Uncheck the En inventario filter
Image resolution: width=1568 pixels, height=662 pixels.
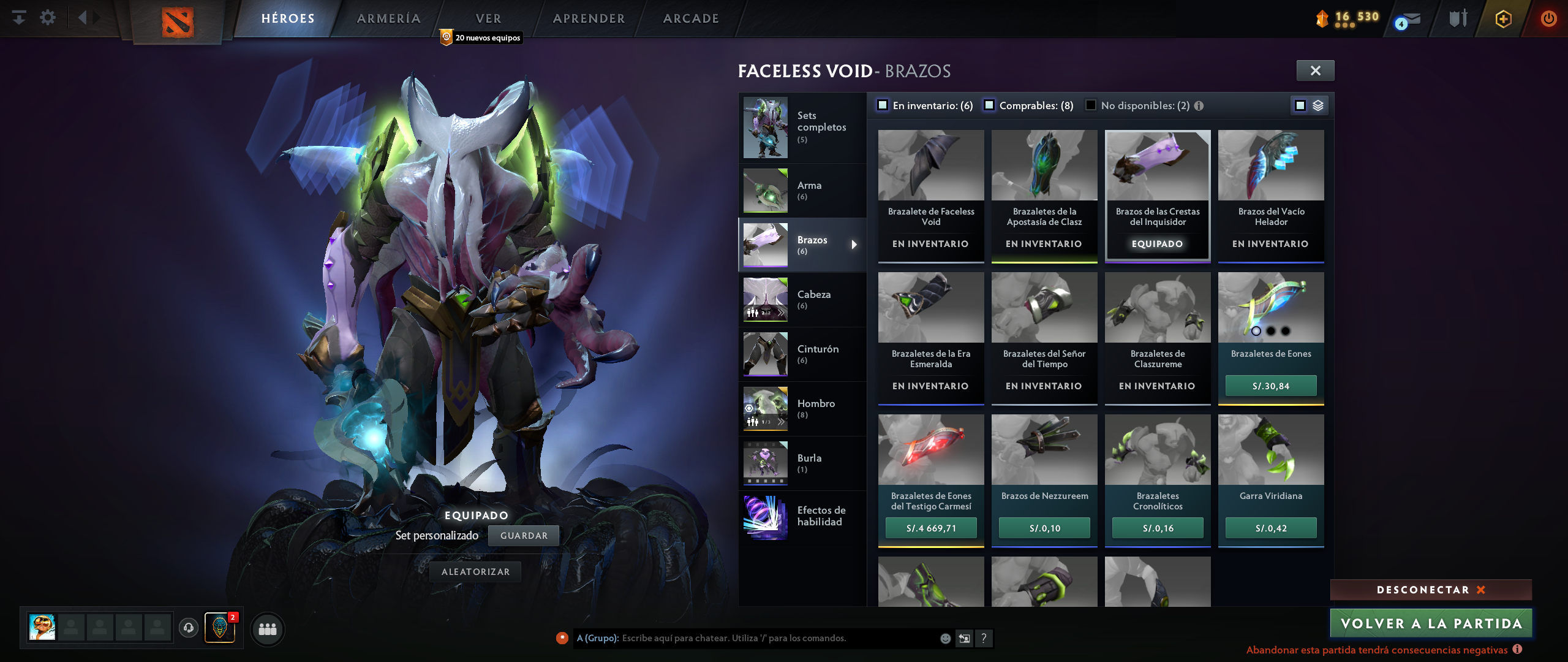[x=883, y=105]
